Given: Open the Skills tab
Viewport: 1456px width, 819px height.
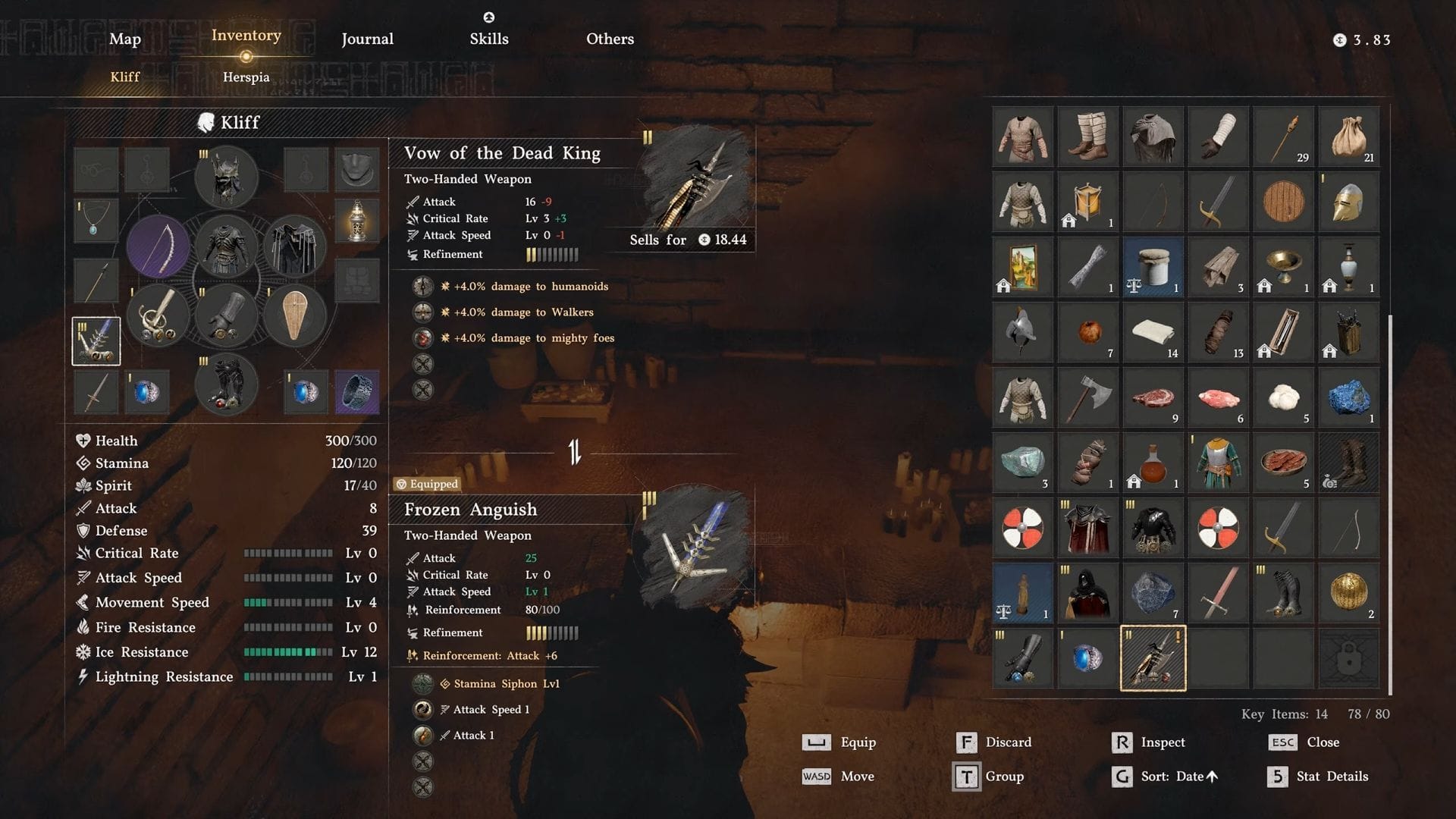Looking at the screenshot, I should pos(489,39).
